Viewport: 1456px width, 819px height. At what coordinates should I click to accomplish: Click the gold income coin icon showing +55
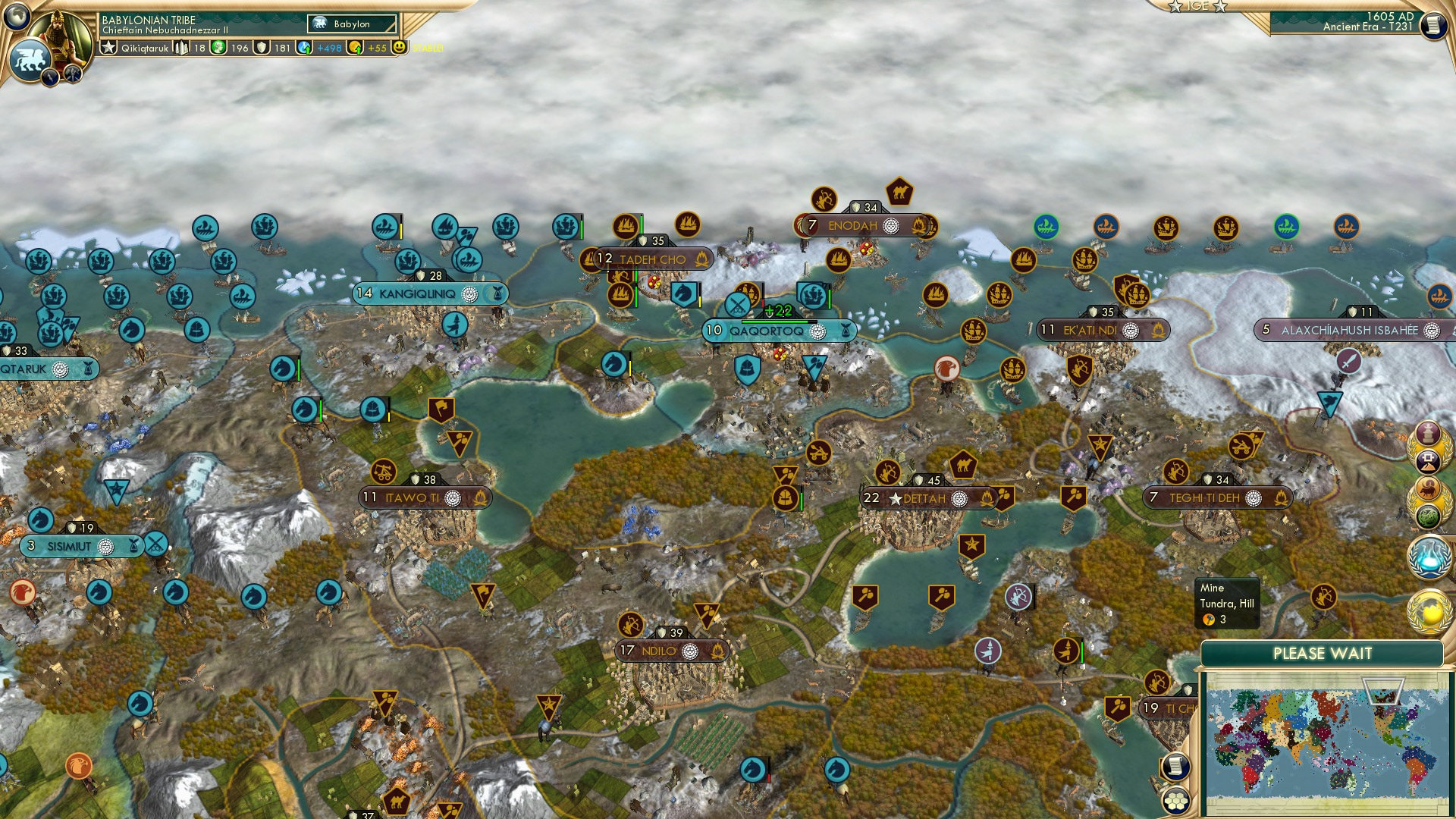pyautogui.click(x=355, y=48)
